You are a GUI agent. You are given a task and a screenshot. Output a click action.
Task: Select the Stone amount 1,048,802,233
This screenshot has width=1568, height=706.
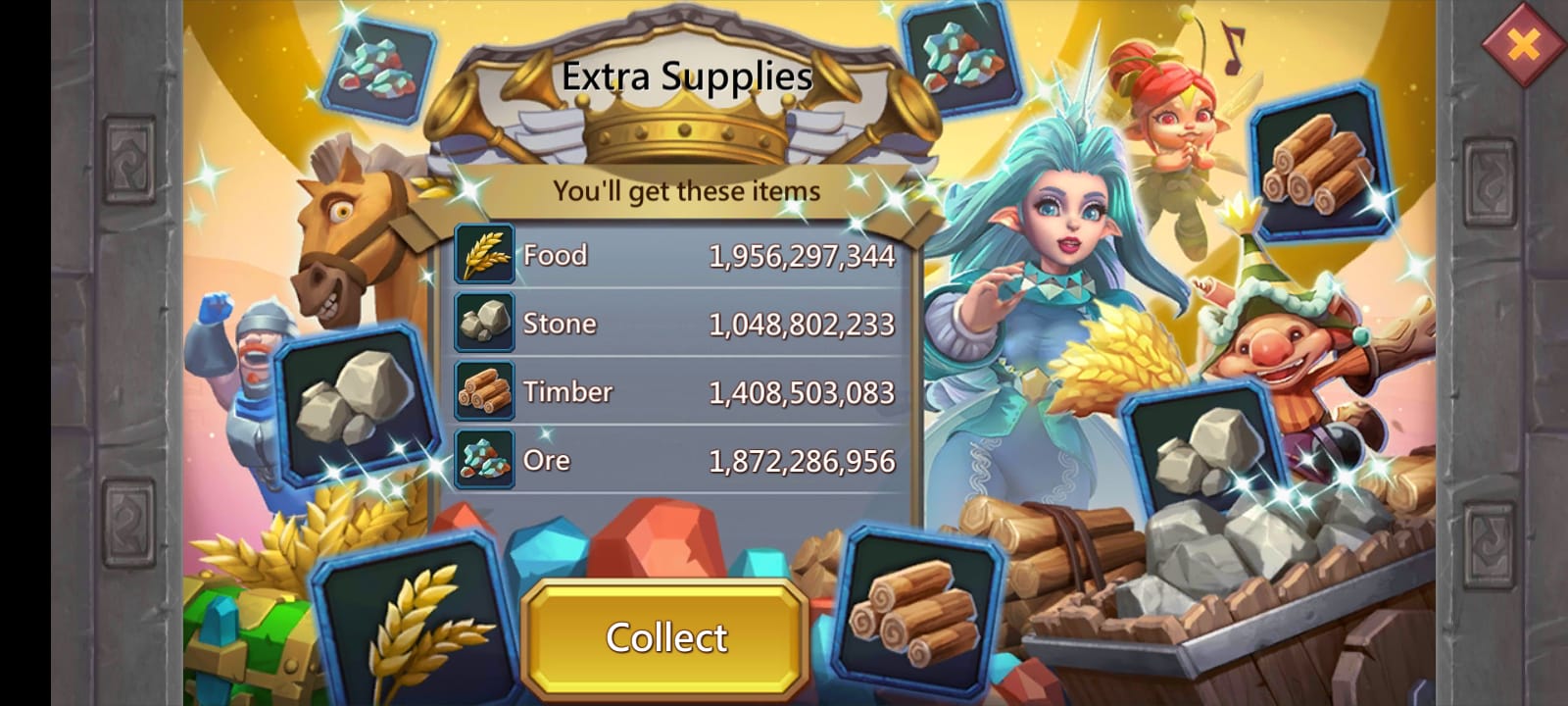tap(802, 323)
